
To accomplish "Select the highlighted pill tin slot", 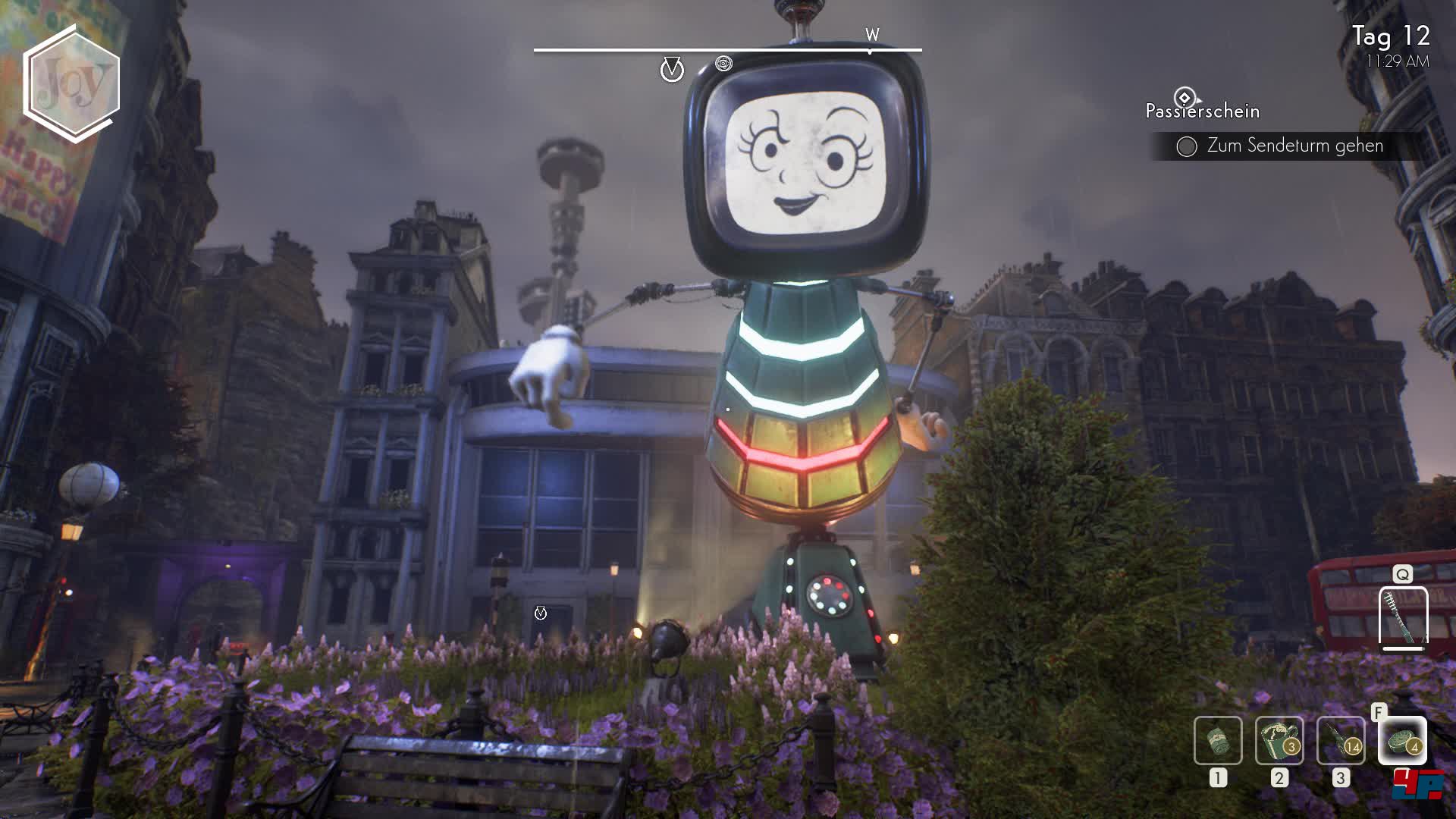I will pyautogui.click(x=1402, y=740).
